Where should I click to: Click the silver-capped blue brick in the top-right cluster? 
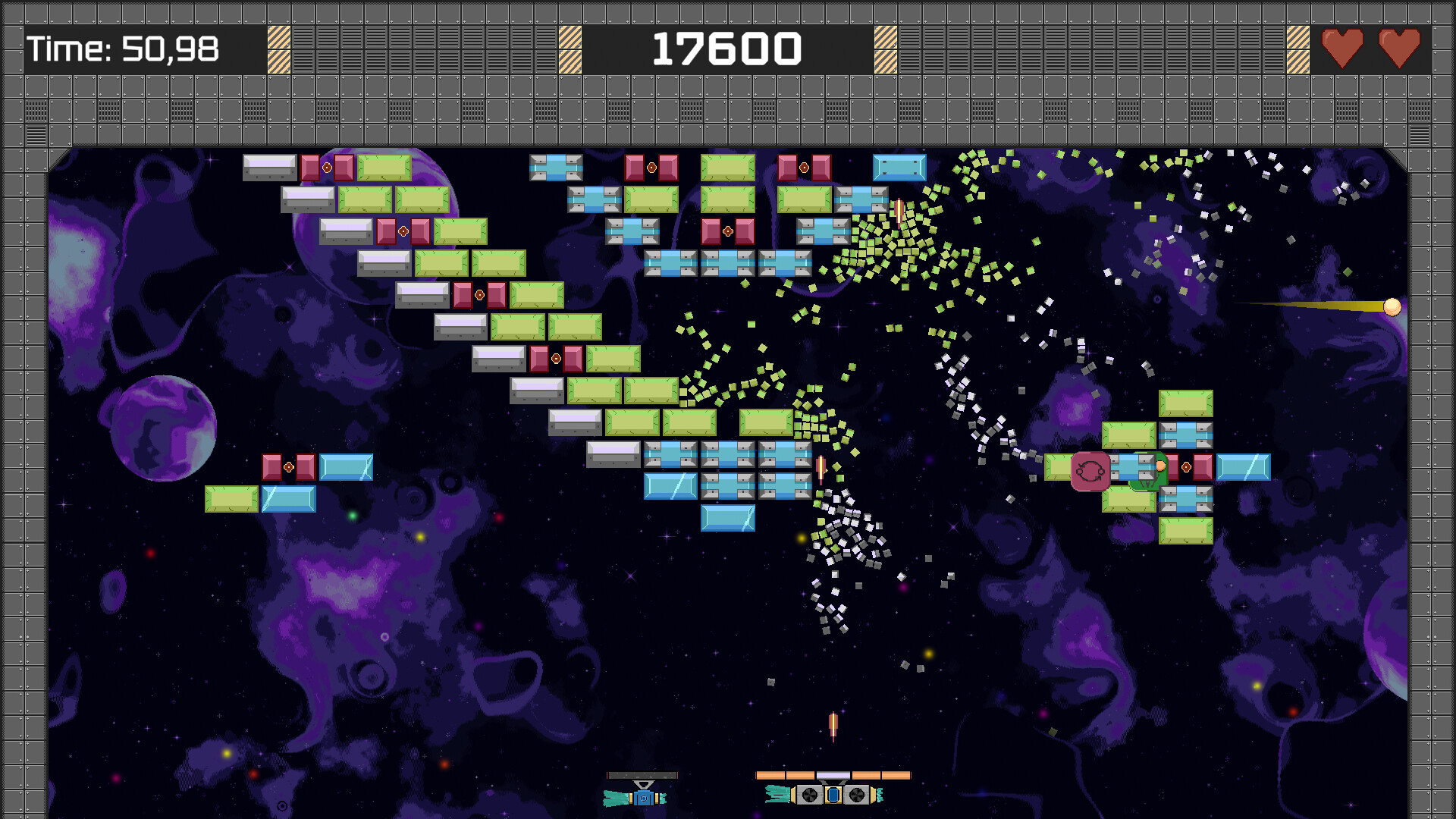(1187, 436)
